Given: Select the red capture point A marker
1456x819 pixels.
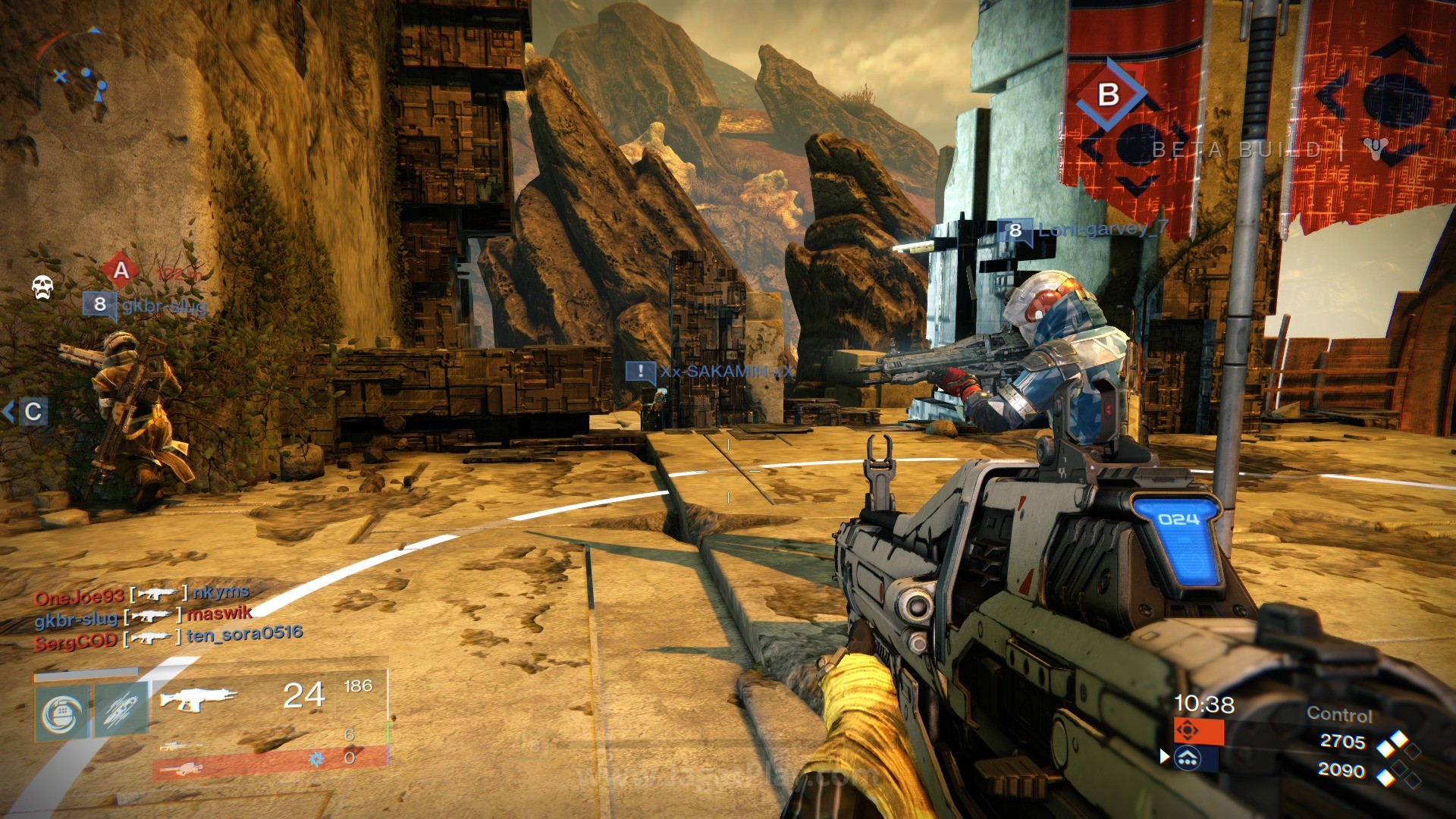Looking at the screenshot, I should pyautogui.click(x=121, y=271).
